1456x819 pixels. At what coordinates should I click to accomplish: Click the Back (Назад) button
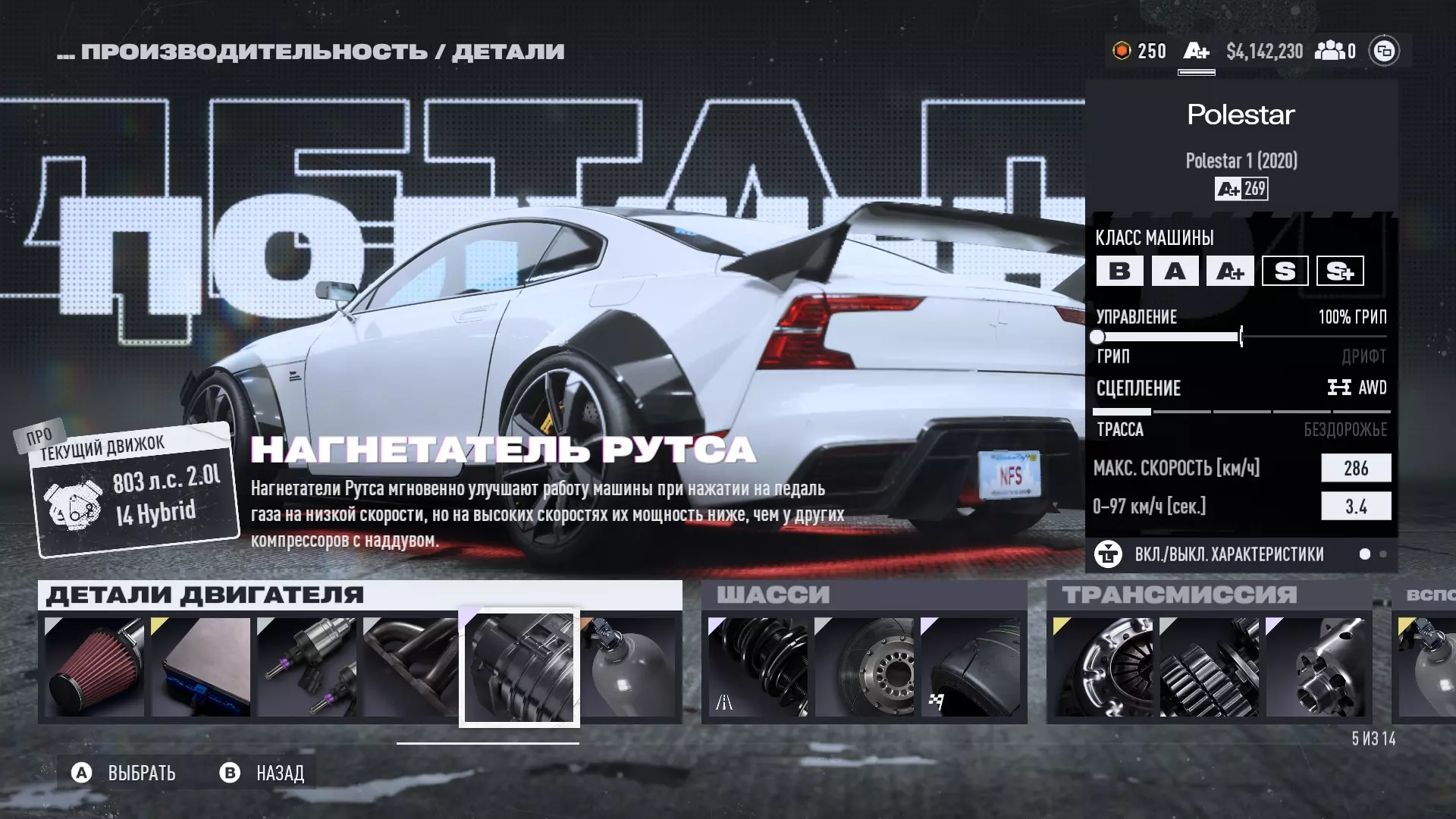click(x=262, y=773)
